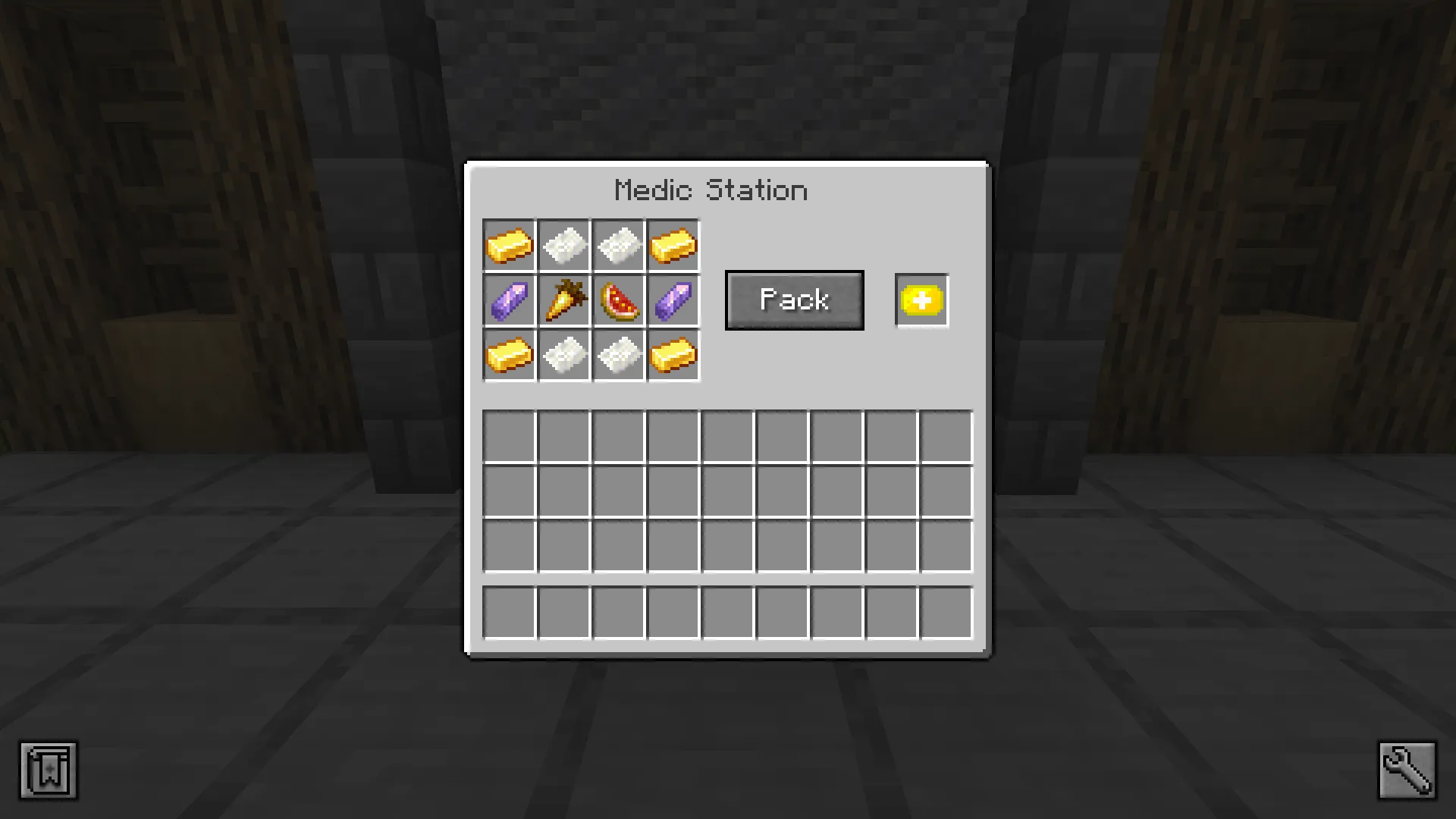This screenshot has width=1456, height=819.
Task: Select the top-left gold ingot
Action: tap(509, 246)
